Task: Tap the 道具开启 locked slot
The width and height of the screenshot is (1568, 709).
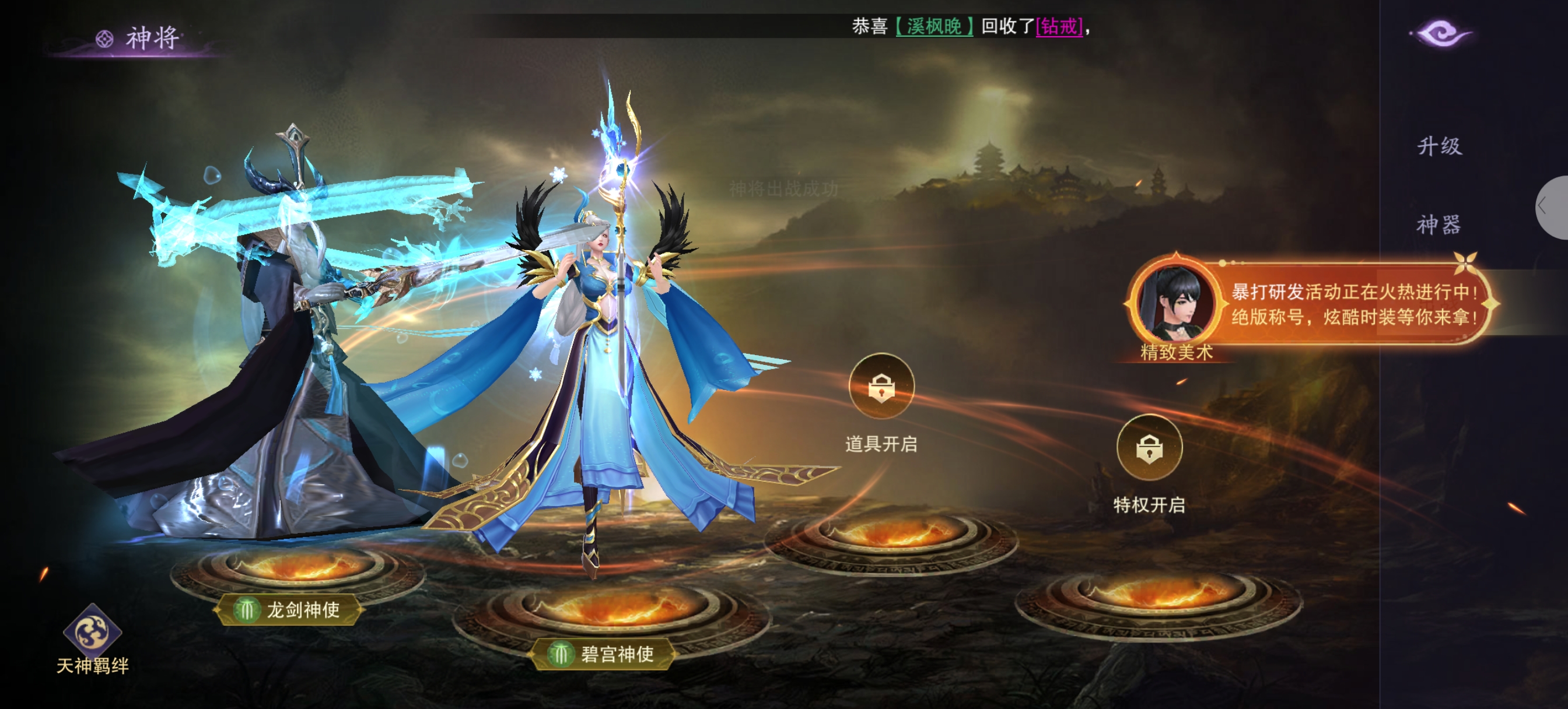Action: (881, 387)
